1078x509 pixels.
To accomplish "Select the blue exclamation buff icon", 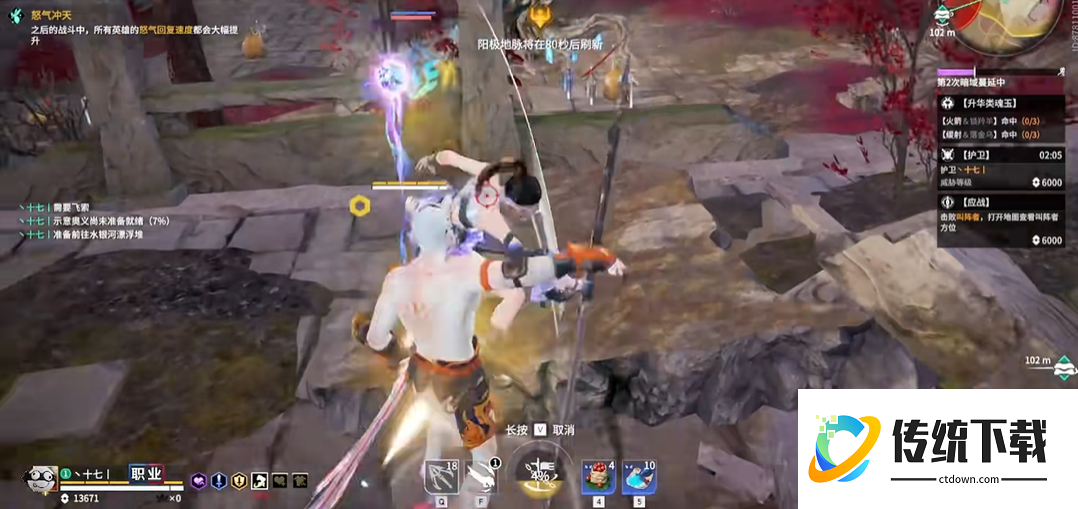I will tap(219, 481).
